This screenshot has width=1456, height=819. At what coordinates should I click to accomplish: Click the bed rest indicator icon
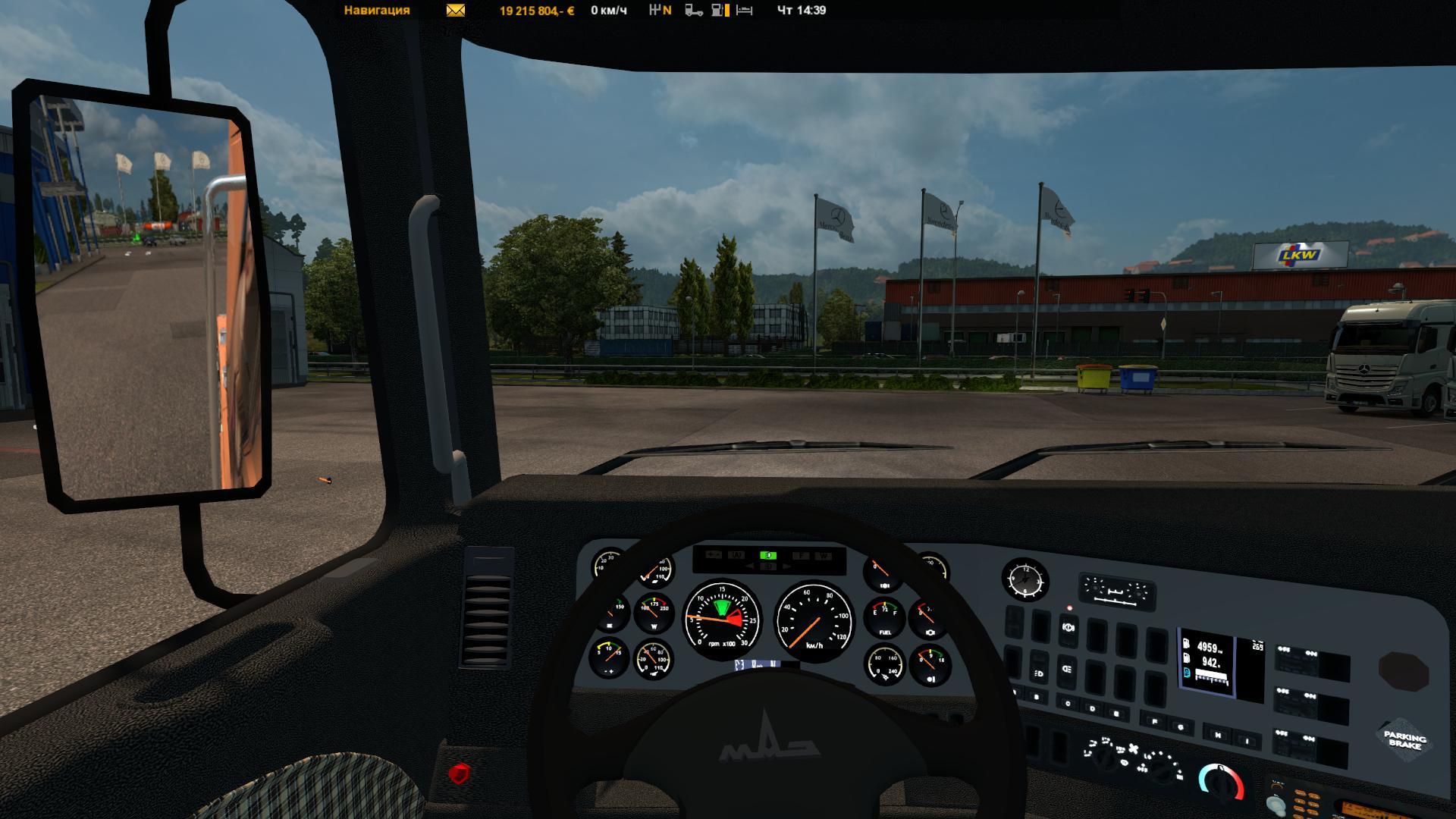[x=745, y=11]
